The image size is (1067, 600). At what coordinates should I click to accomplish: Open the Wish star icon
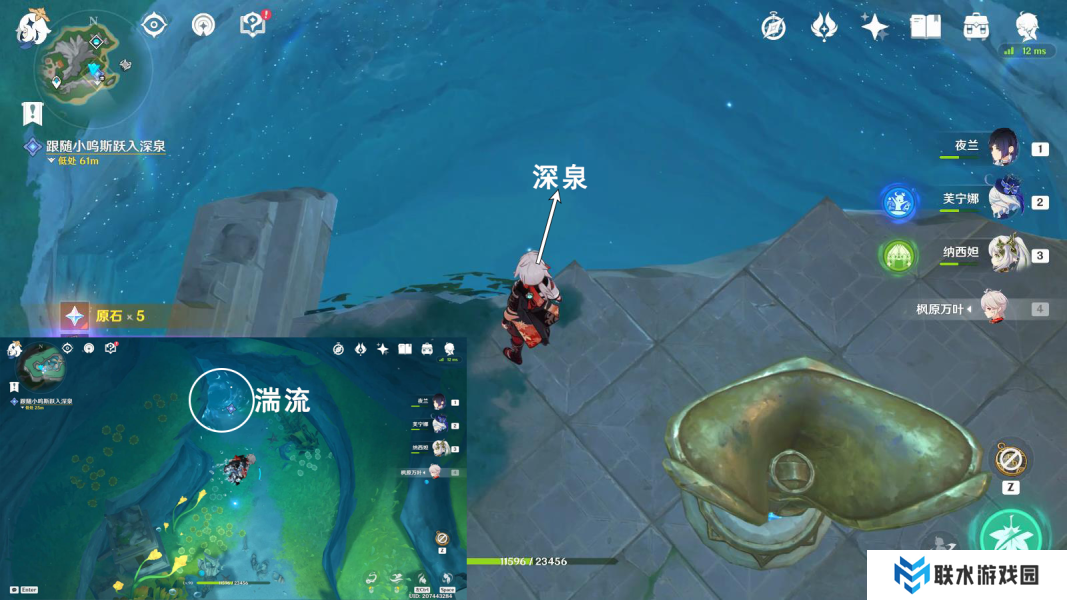(x=875, y=27)
